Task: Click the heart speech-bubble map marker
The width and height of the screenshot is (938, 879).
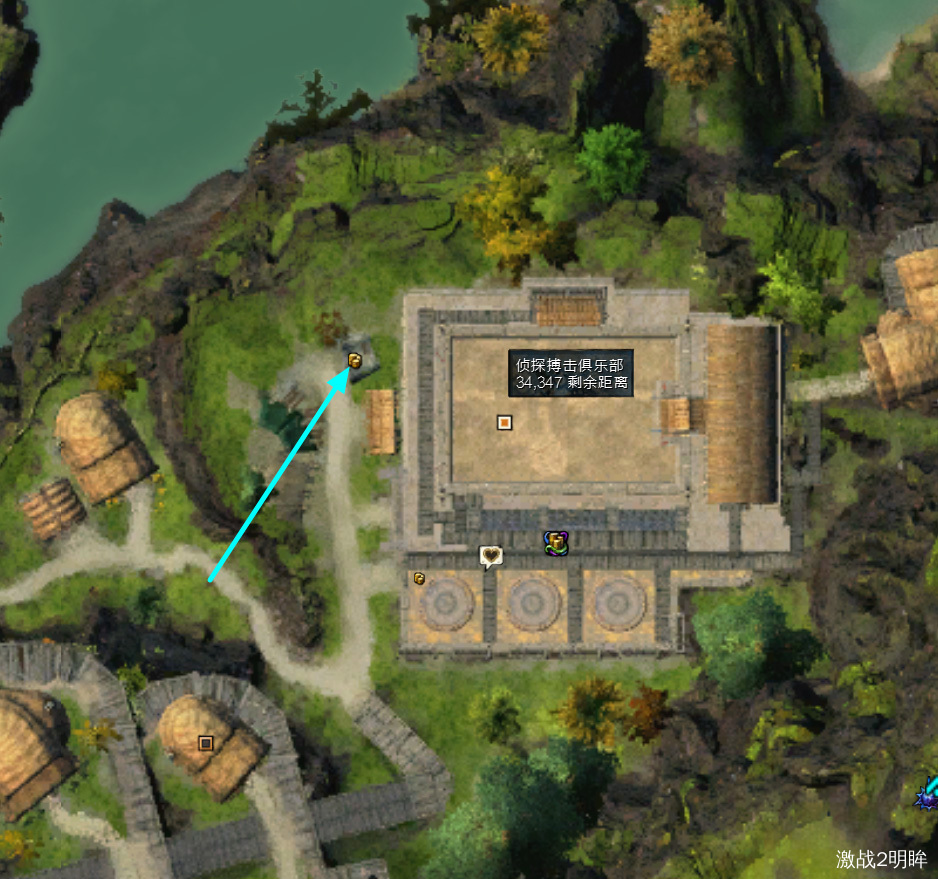Action: pos(490,556)
